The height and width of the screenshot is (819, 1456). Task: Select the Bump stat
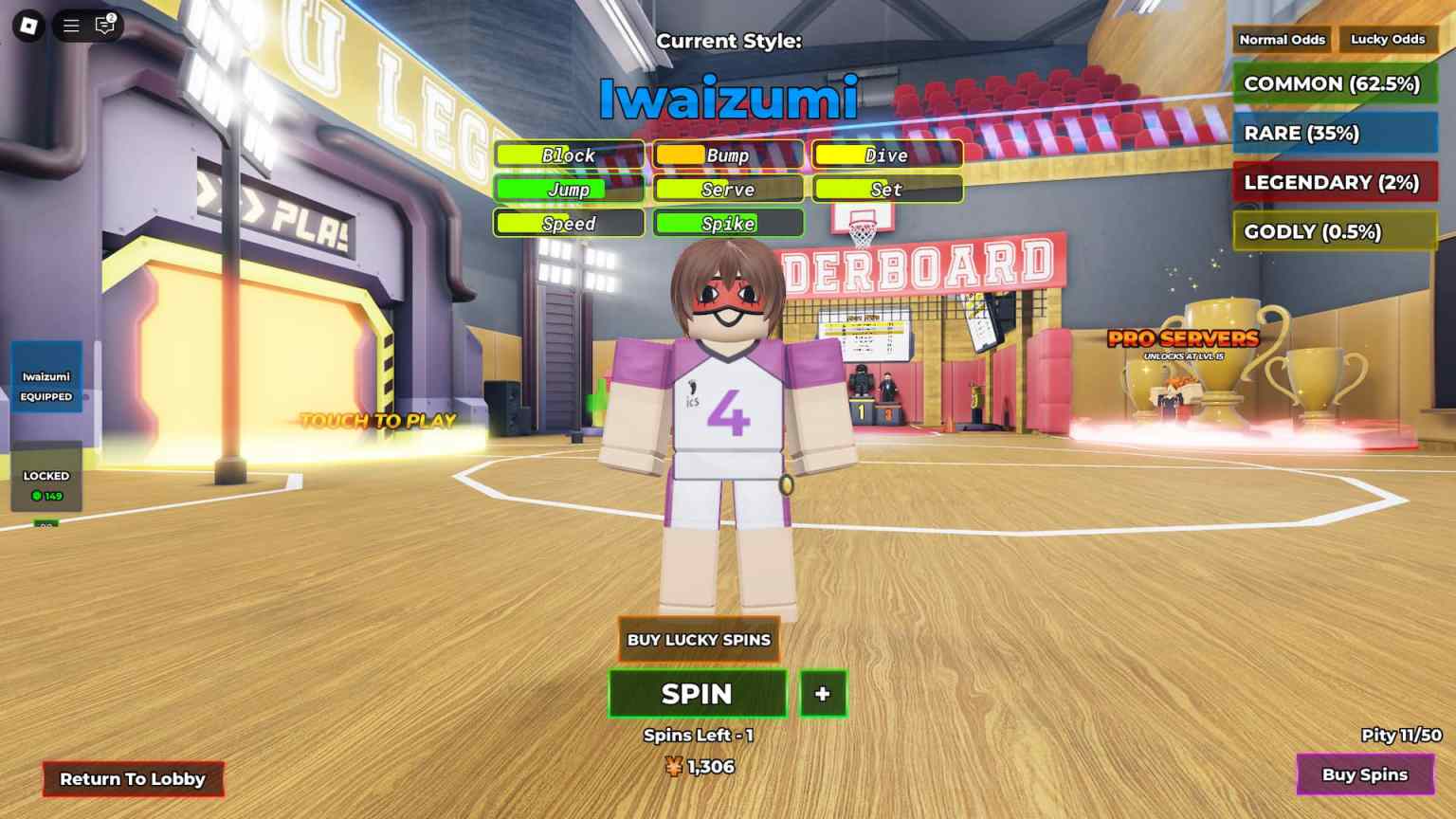(728, 155)
